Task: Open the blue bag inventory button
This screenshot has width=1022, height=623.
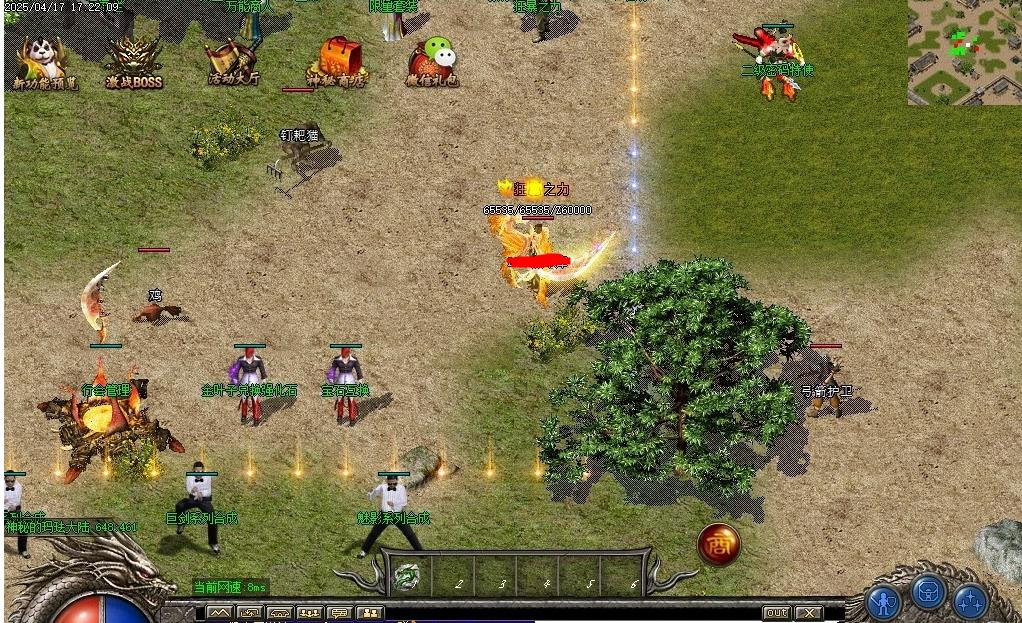Action: tap(928, 595)
